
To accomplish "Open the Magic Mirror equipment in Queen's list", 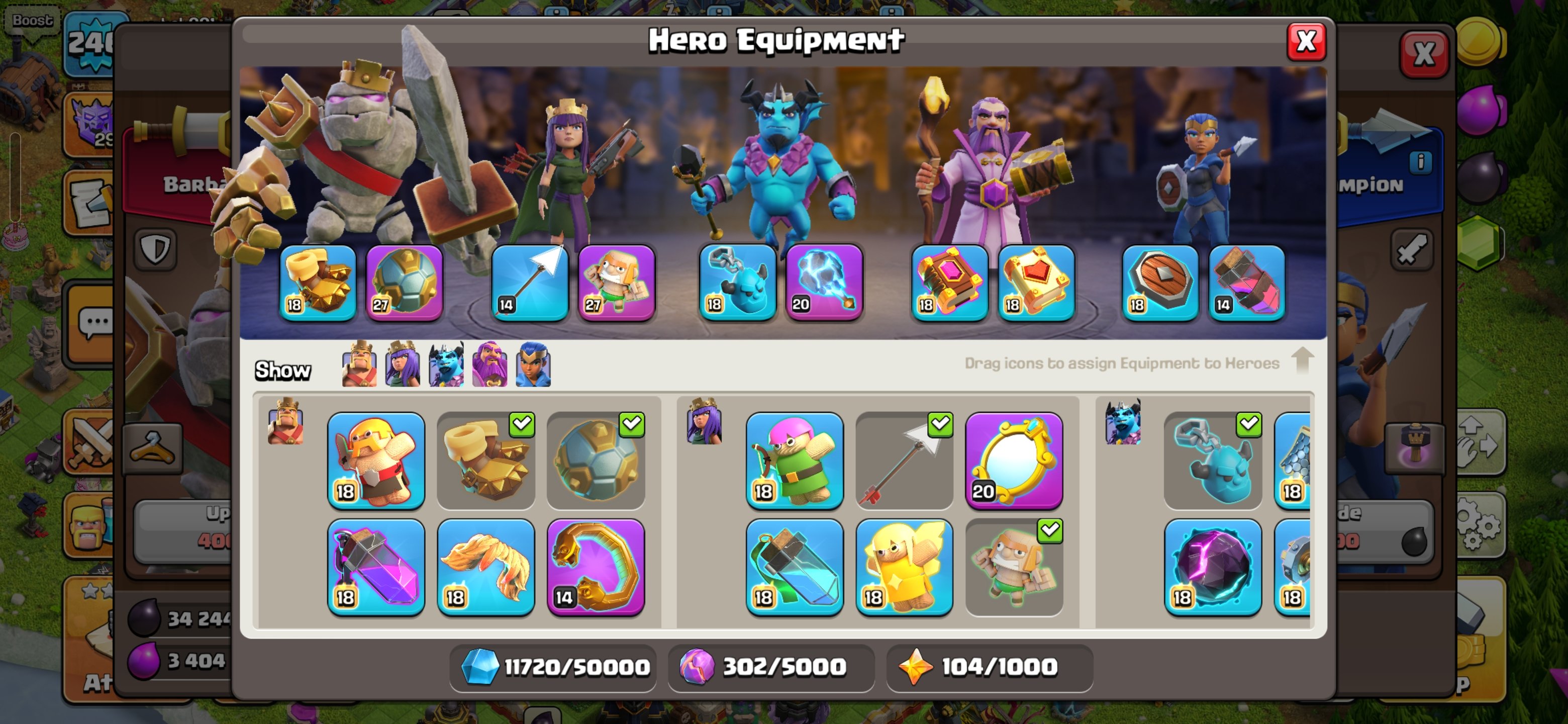I will click(x=1014, y=462).
